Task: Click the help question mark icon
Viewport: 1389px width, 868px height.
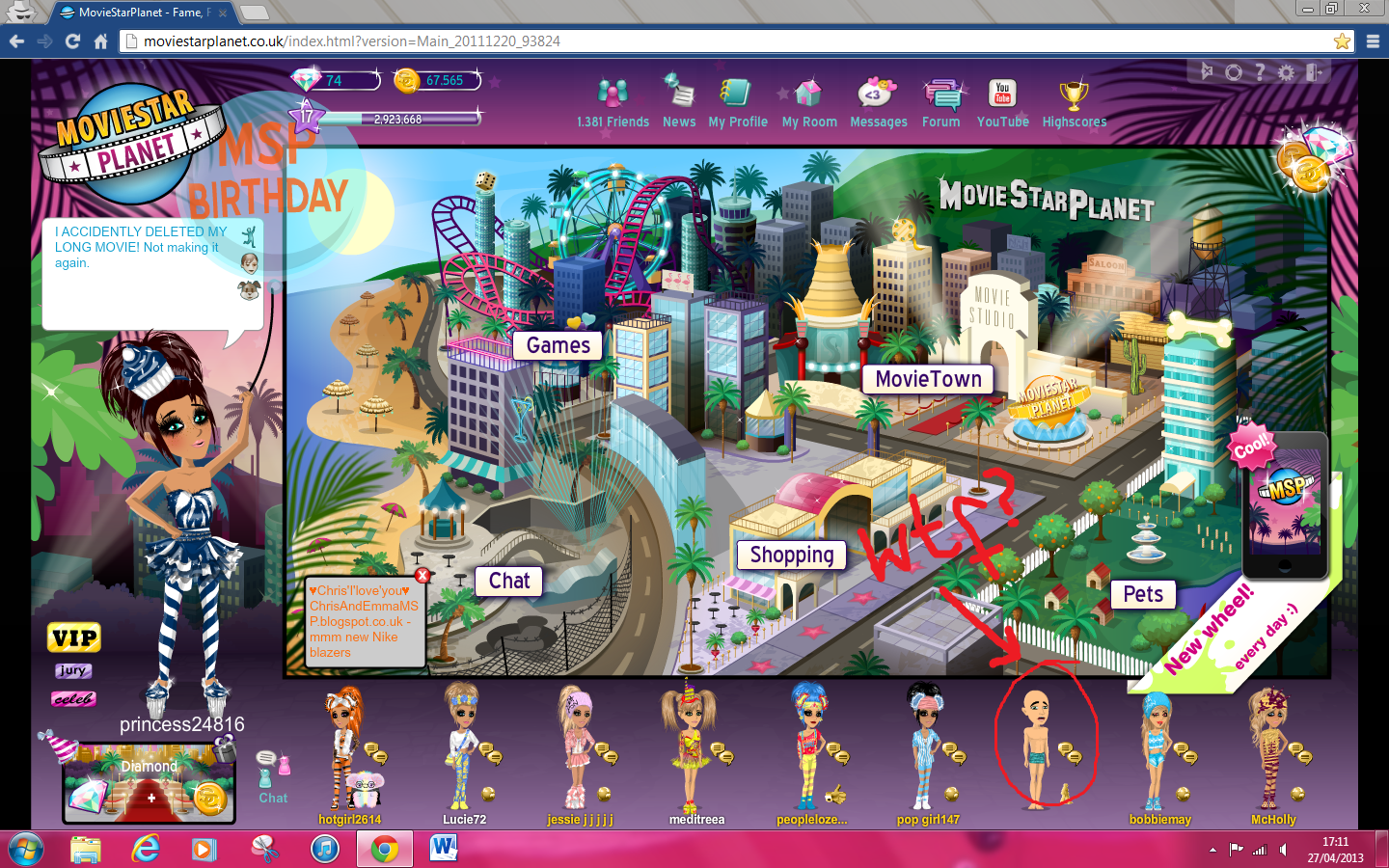Action: [x=1259, y=71]
